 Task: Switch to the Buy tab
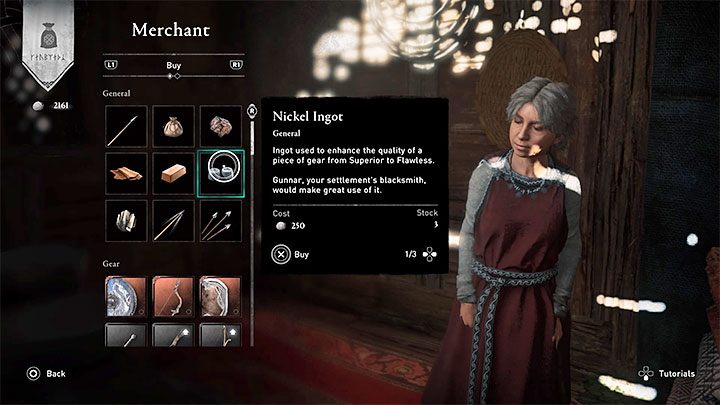[173, 65]
